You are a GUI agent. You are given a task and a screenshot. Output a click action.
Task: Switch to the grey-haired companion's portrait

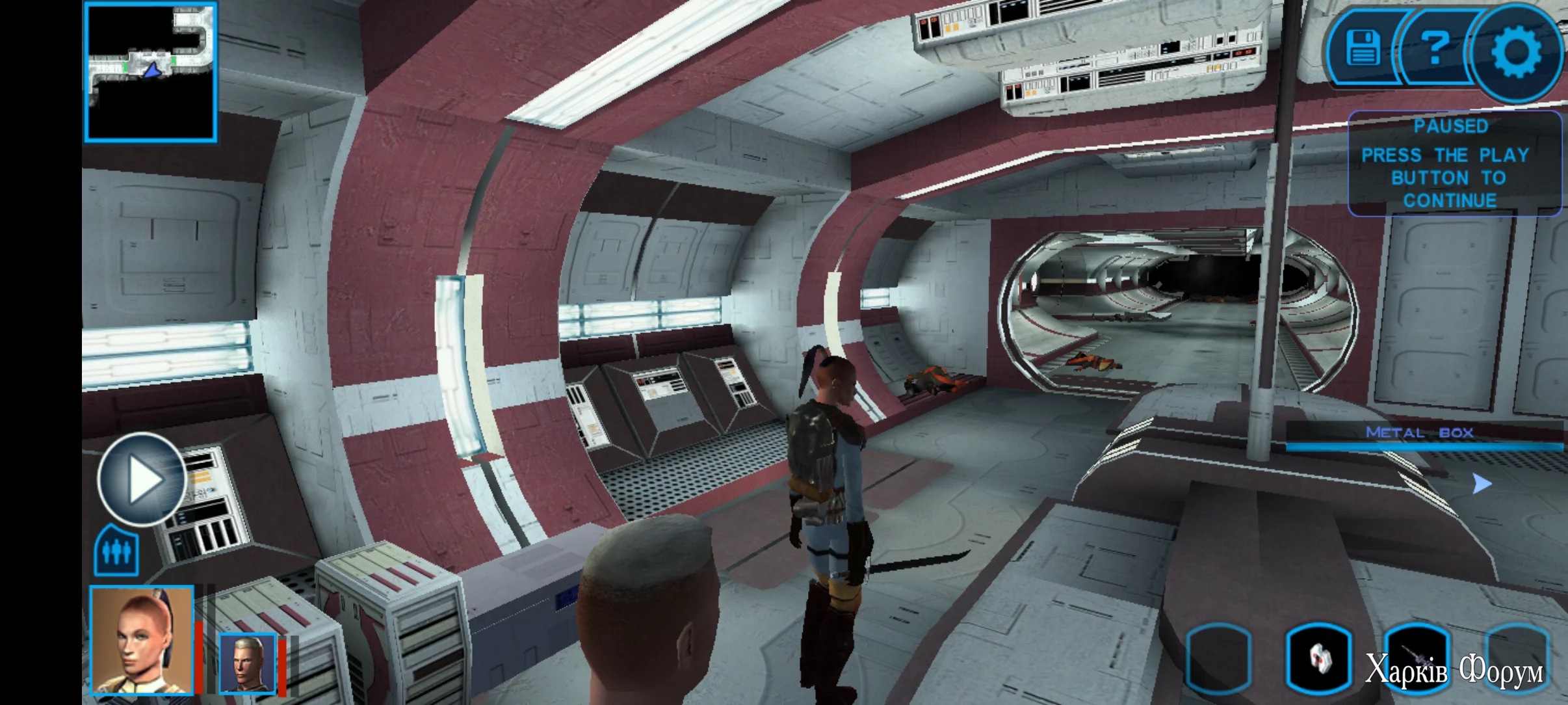pyautogui.click(x=247, y=663)
